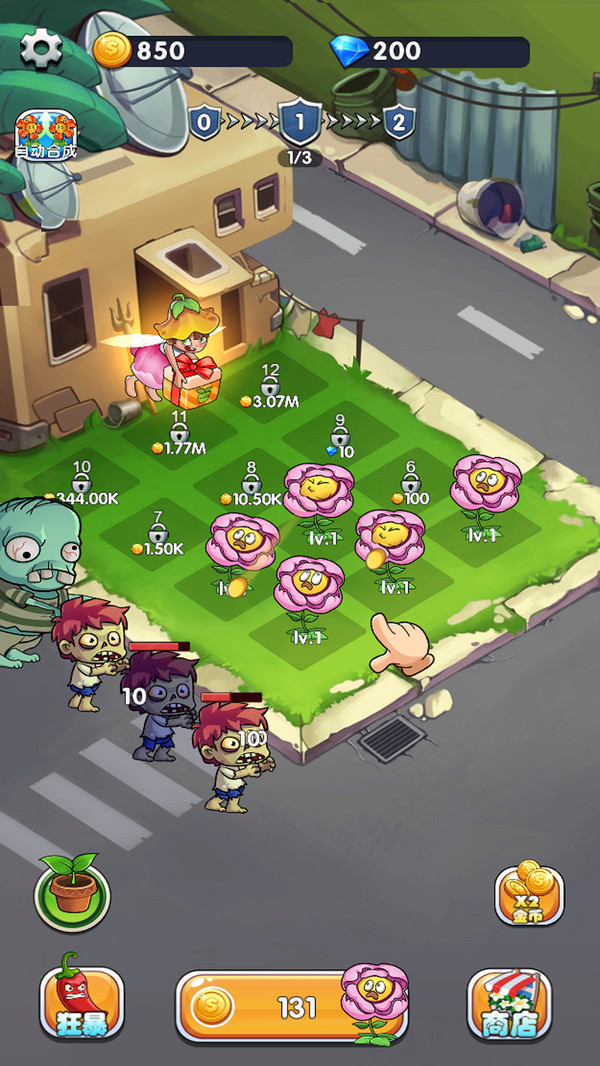Unlock plot 10 for 344.00K coins
Image resolution: width=600 pixels, height=1066 pixels.
coord(82,484)
